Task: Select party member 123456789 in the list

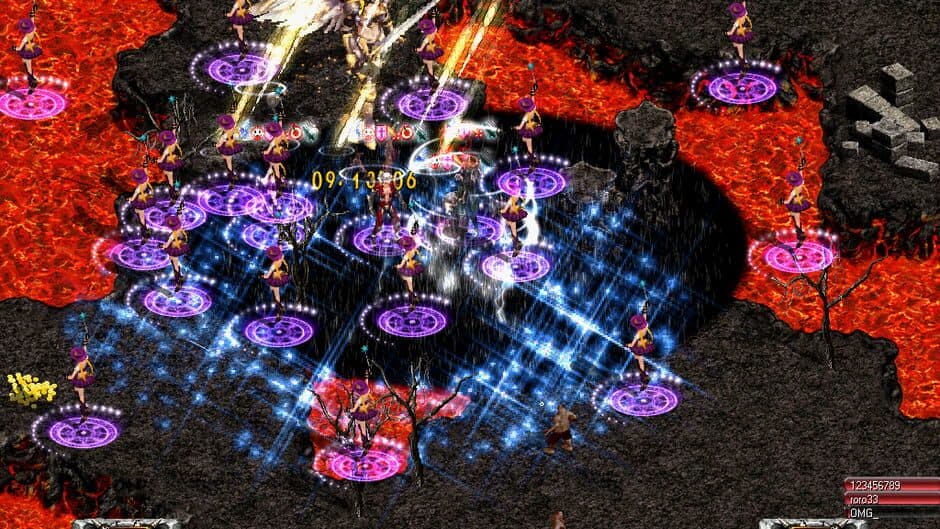Action: (x=890, y=485)
